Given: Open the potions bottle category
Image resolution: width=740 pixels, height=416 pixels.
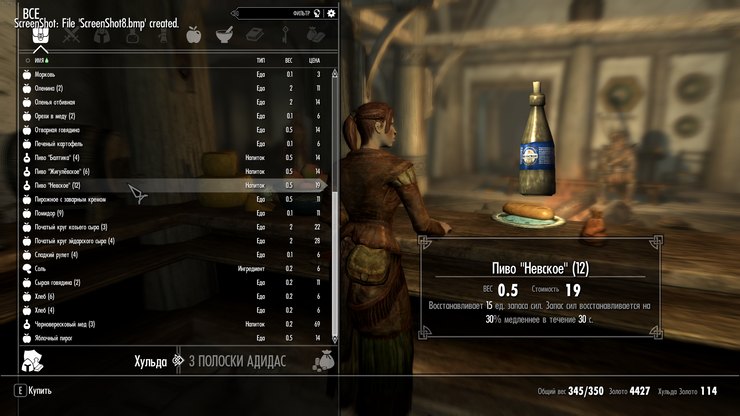Looking at the screenshot, I should click(x=134, y=36).
